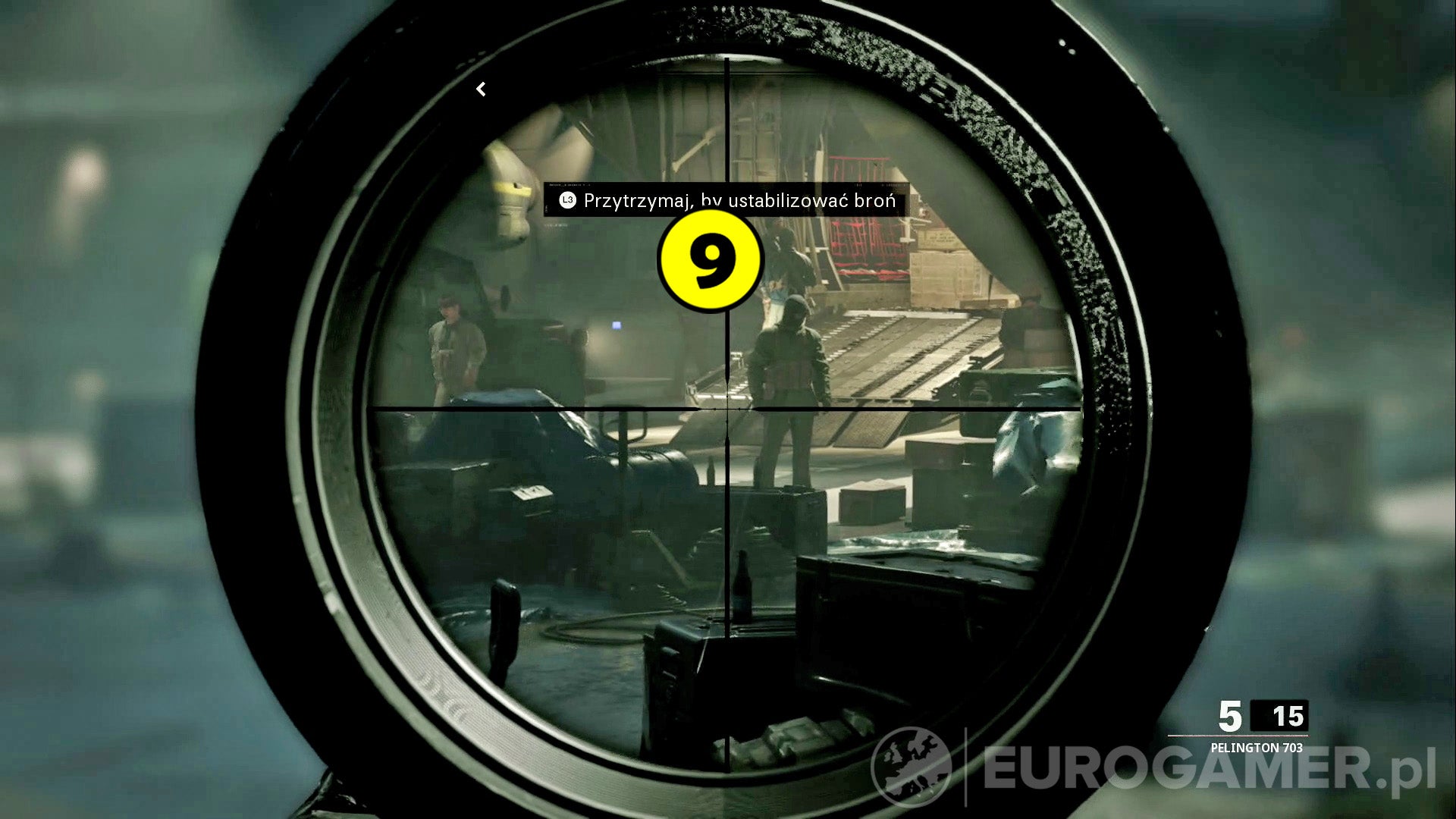The height and width of the screenshot is (819, 1456).
Task: Click the Przytrzymaj, by ustabilizować broń prompt
Action: (739, 202)
